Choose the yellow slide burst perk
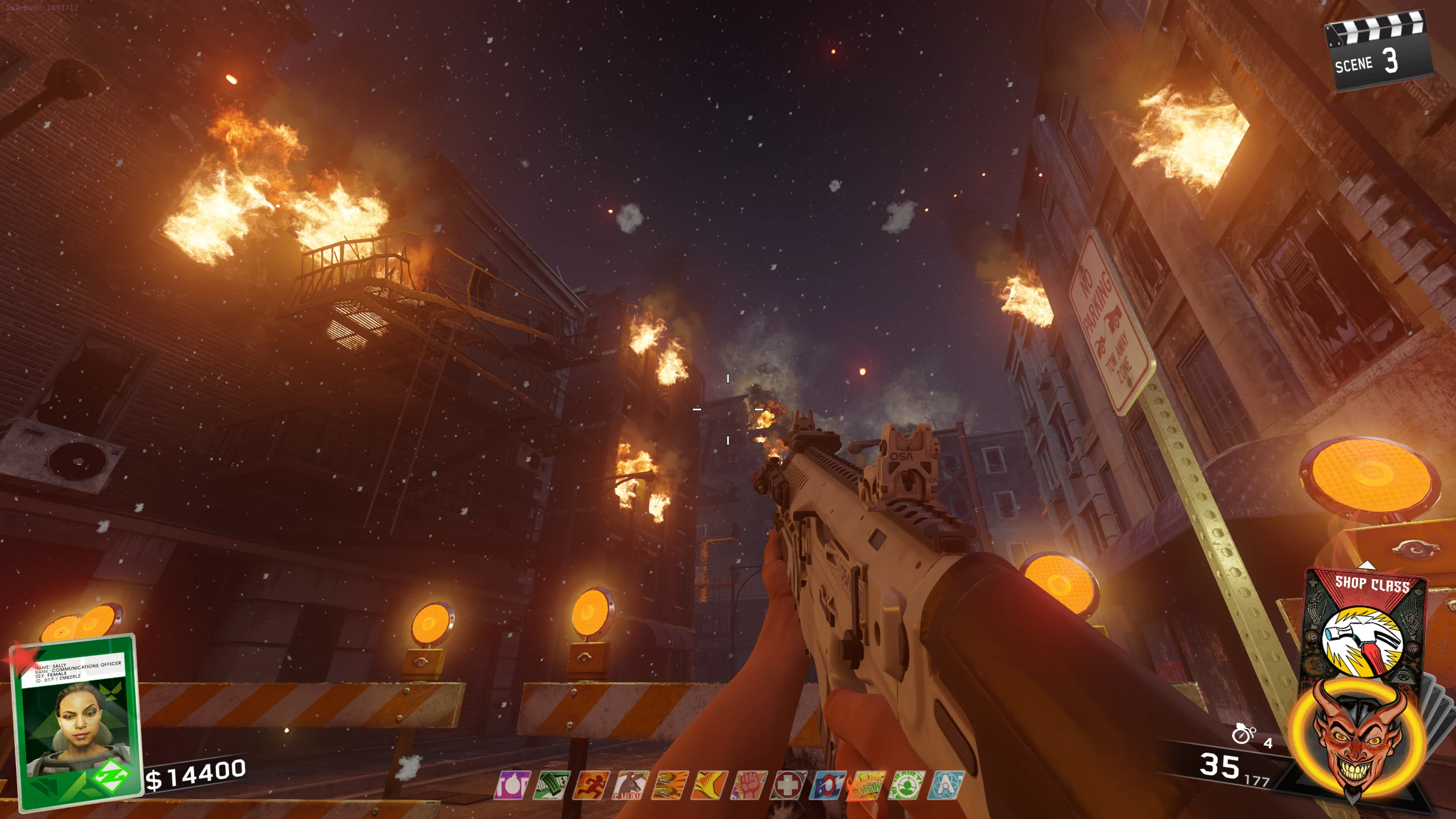This screenshot has width=1456, height=819. (x=709, y=785)
